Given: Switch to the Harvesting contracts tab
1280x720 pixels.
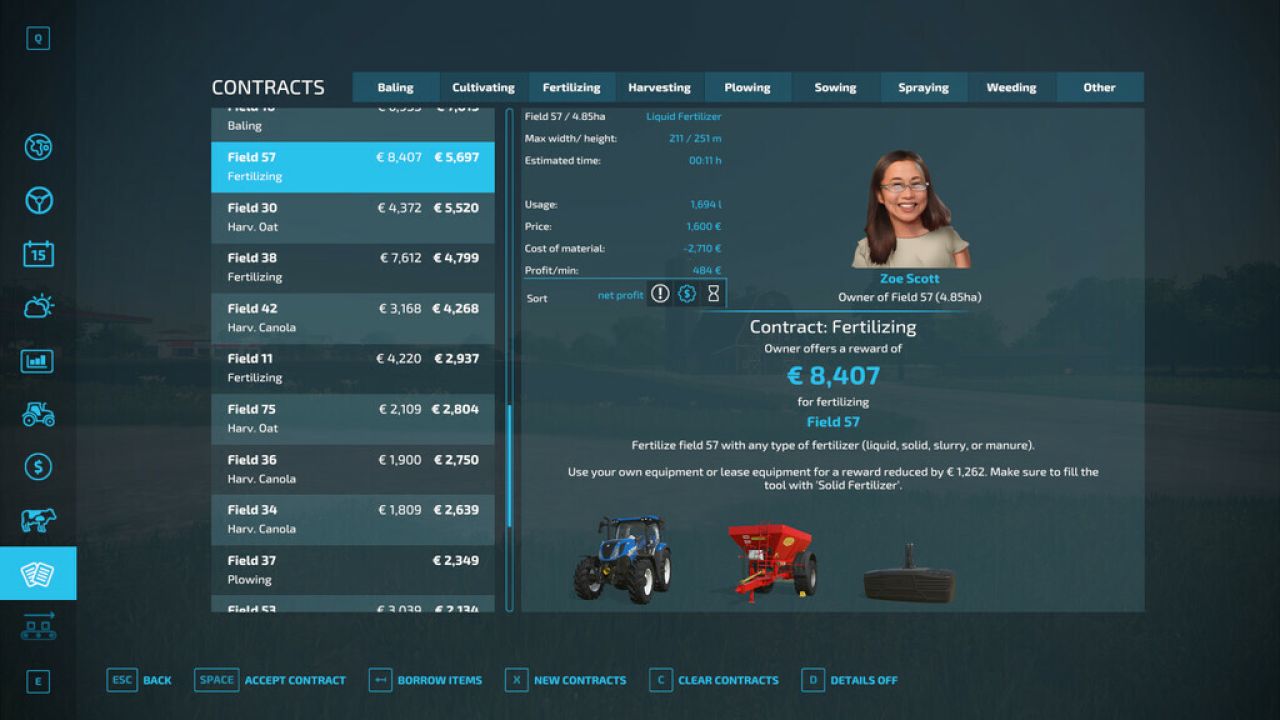Looking at the screenshot, I should click(x=659, y=87).
